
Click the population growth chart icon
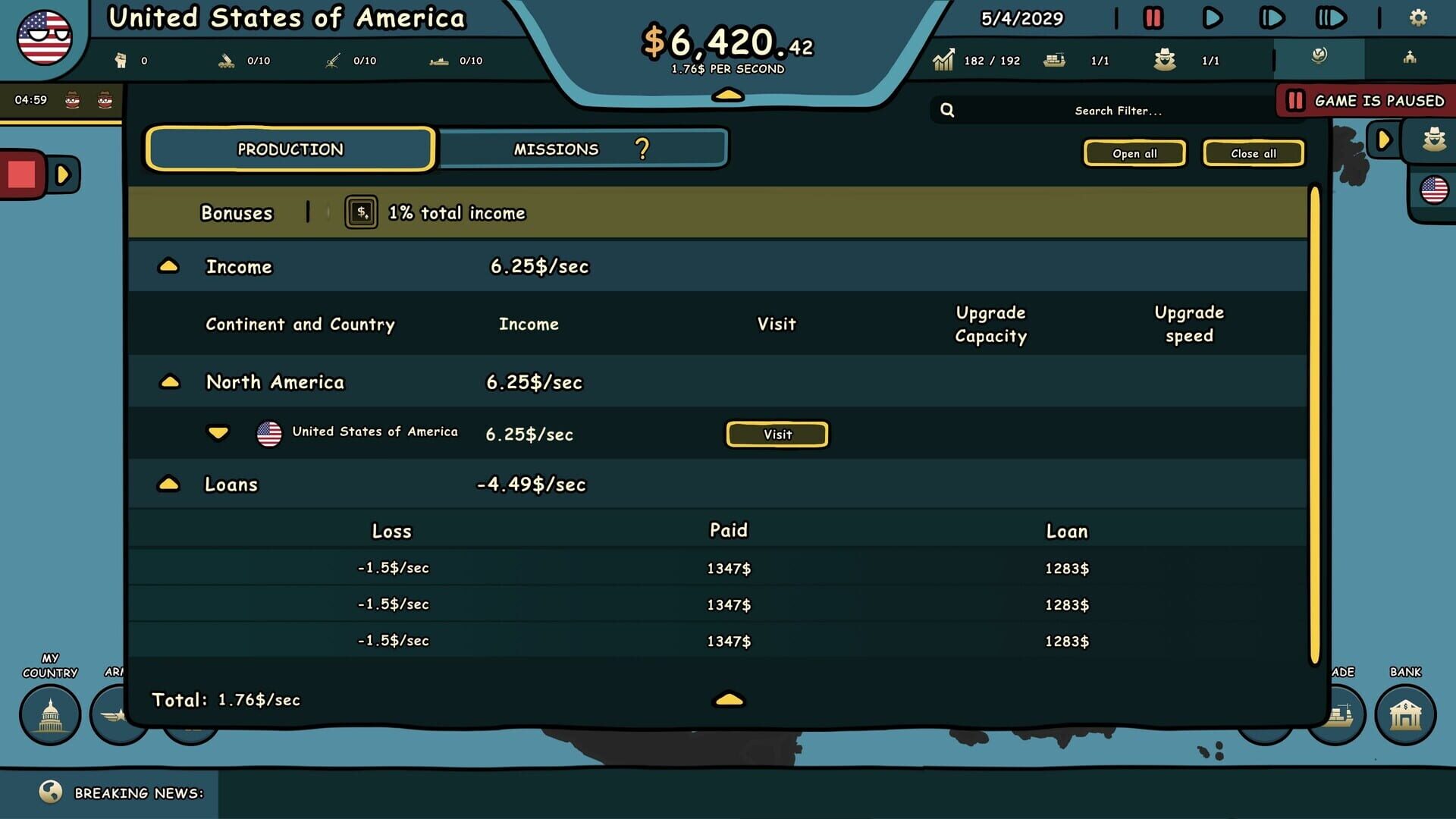(944, 59)
